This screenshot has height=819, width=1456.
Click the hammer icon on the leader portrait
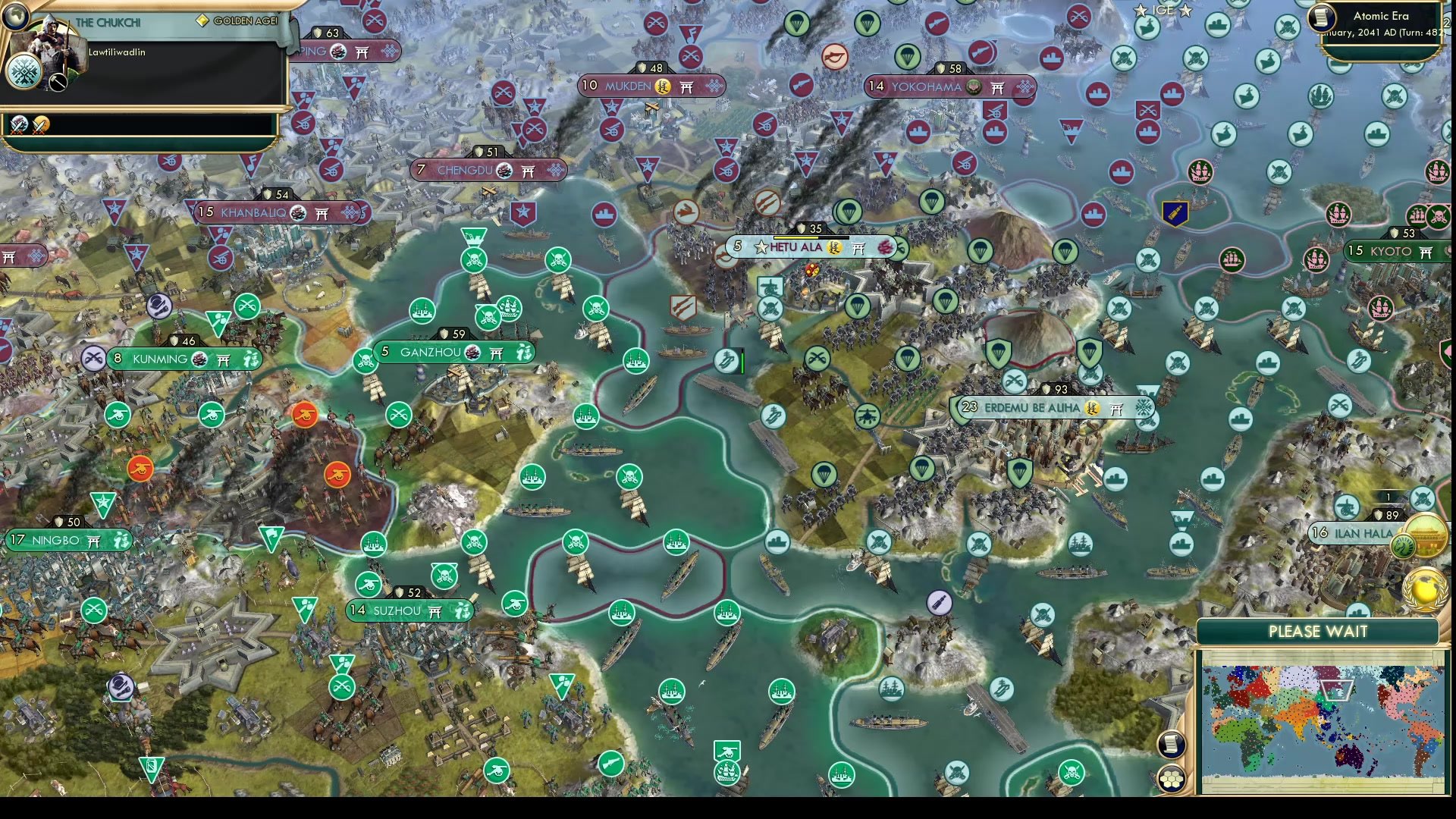pos(57,83)
